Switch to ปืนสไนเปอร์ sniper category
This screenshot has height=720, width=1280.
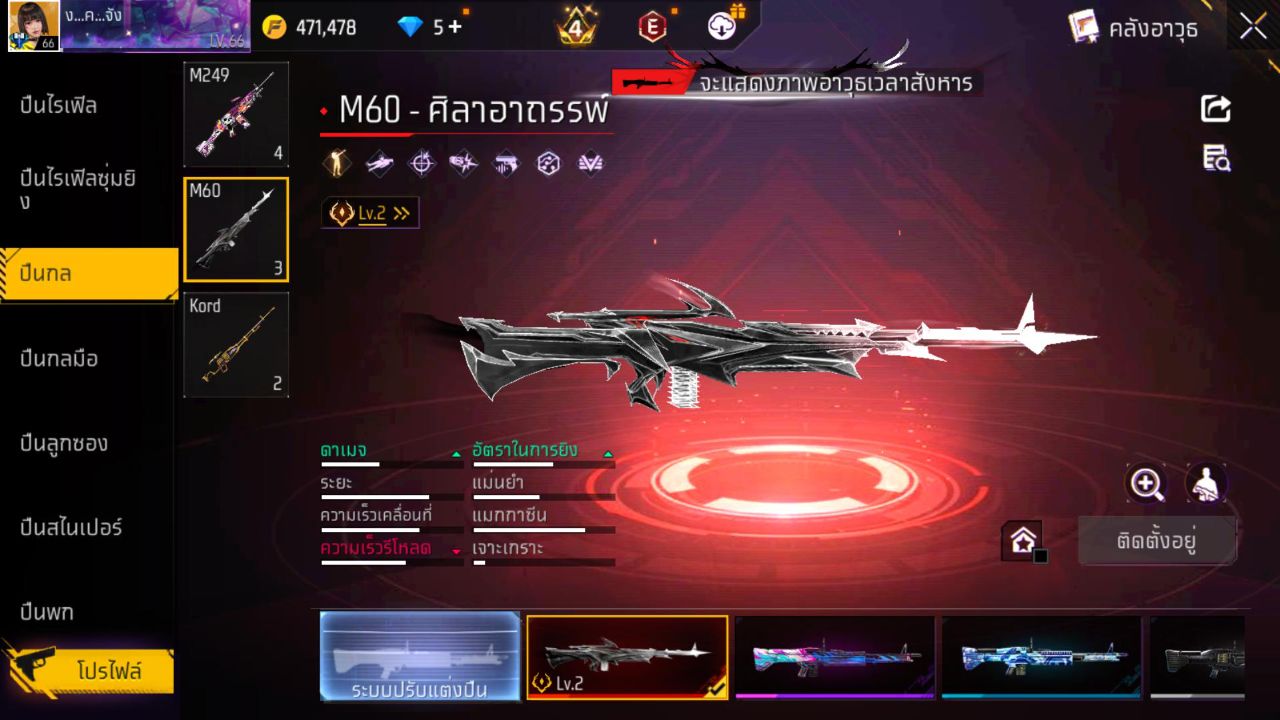70,528
